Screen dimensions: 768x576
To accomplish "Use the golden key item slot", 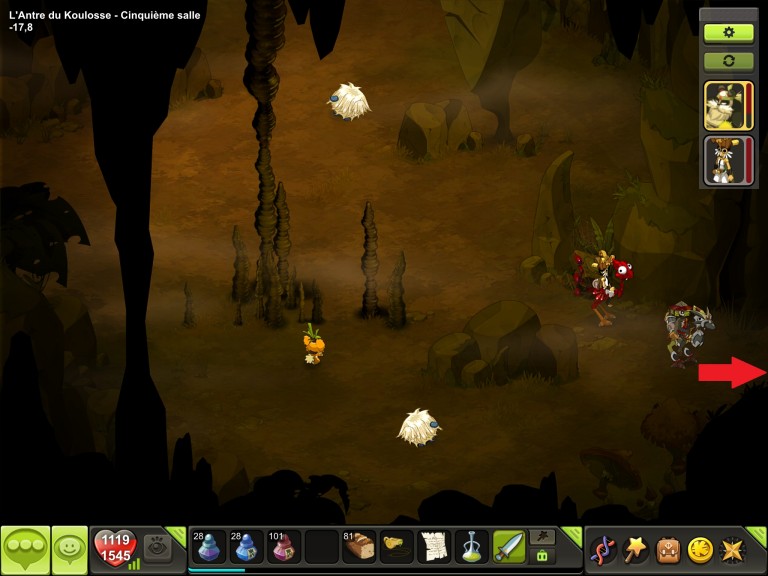I will coord(397,547).
